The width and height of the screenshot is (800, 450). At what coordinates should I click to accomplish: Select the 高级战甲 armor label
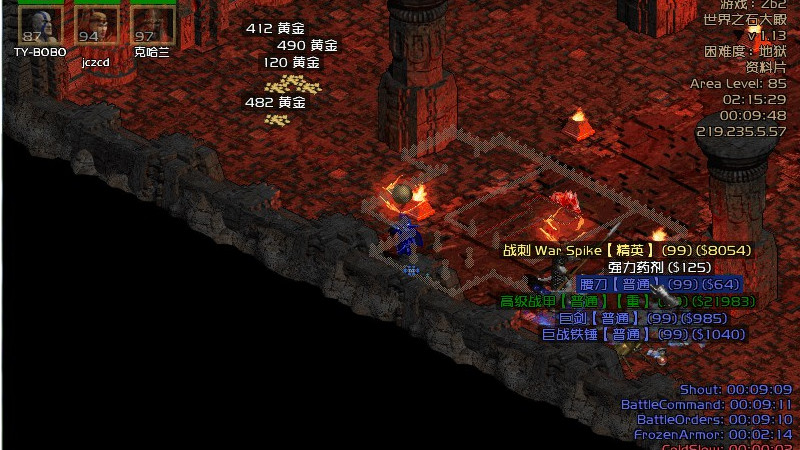pos(628,301)
